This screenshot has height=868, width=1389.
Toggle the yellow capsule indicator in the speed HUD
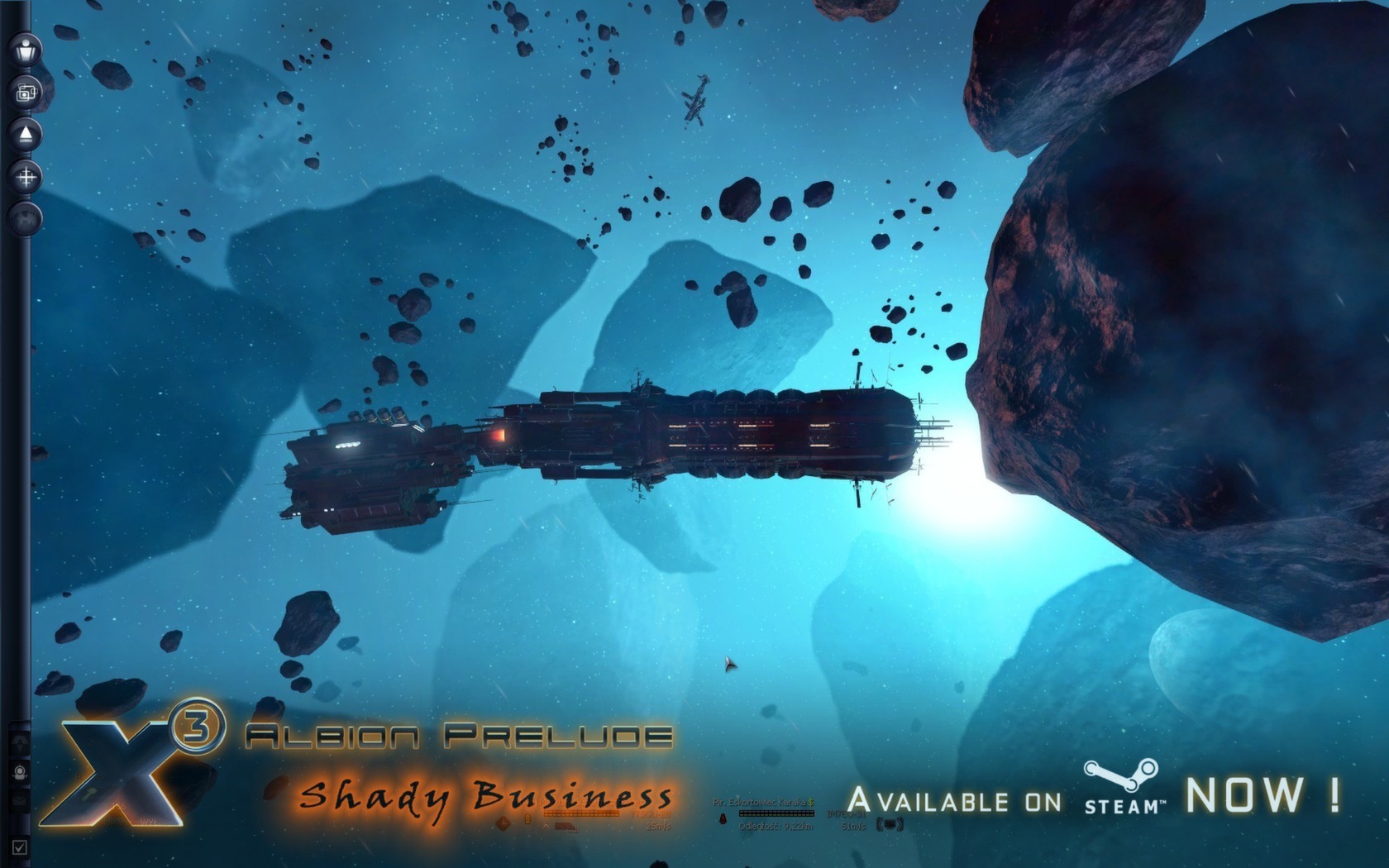(x=527, y=818)
